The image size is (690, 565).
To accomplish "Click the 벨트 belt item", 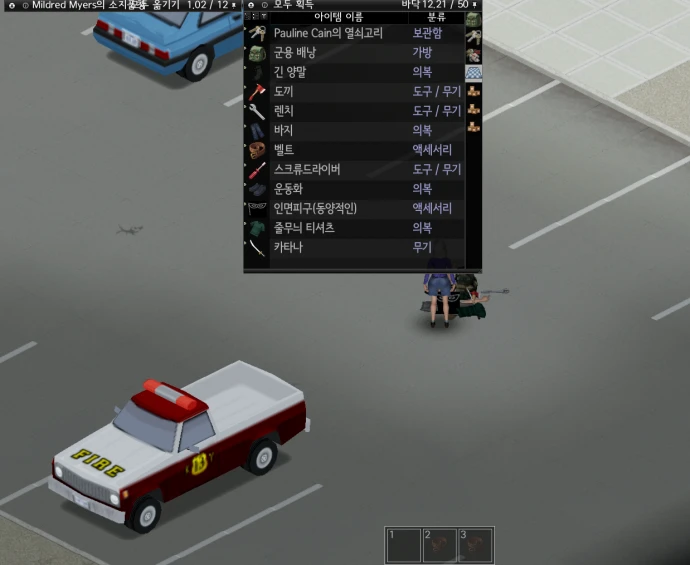I will (285, 150).
